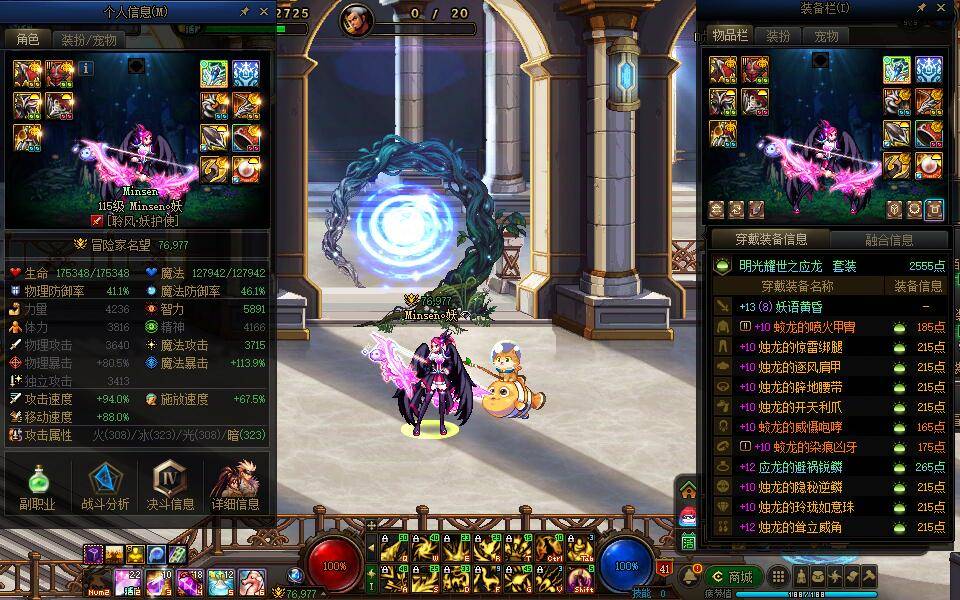The image size is (960, 600).
Task: Open the 副职业 sub-profession panel
Action: click(x=37, y=487)
